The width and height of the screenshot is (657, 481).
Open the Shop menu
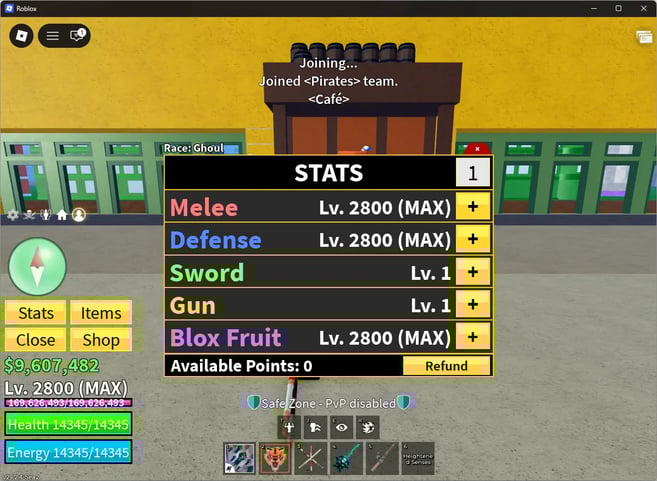(101, 340)
